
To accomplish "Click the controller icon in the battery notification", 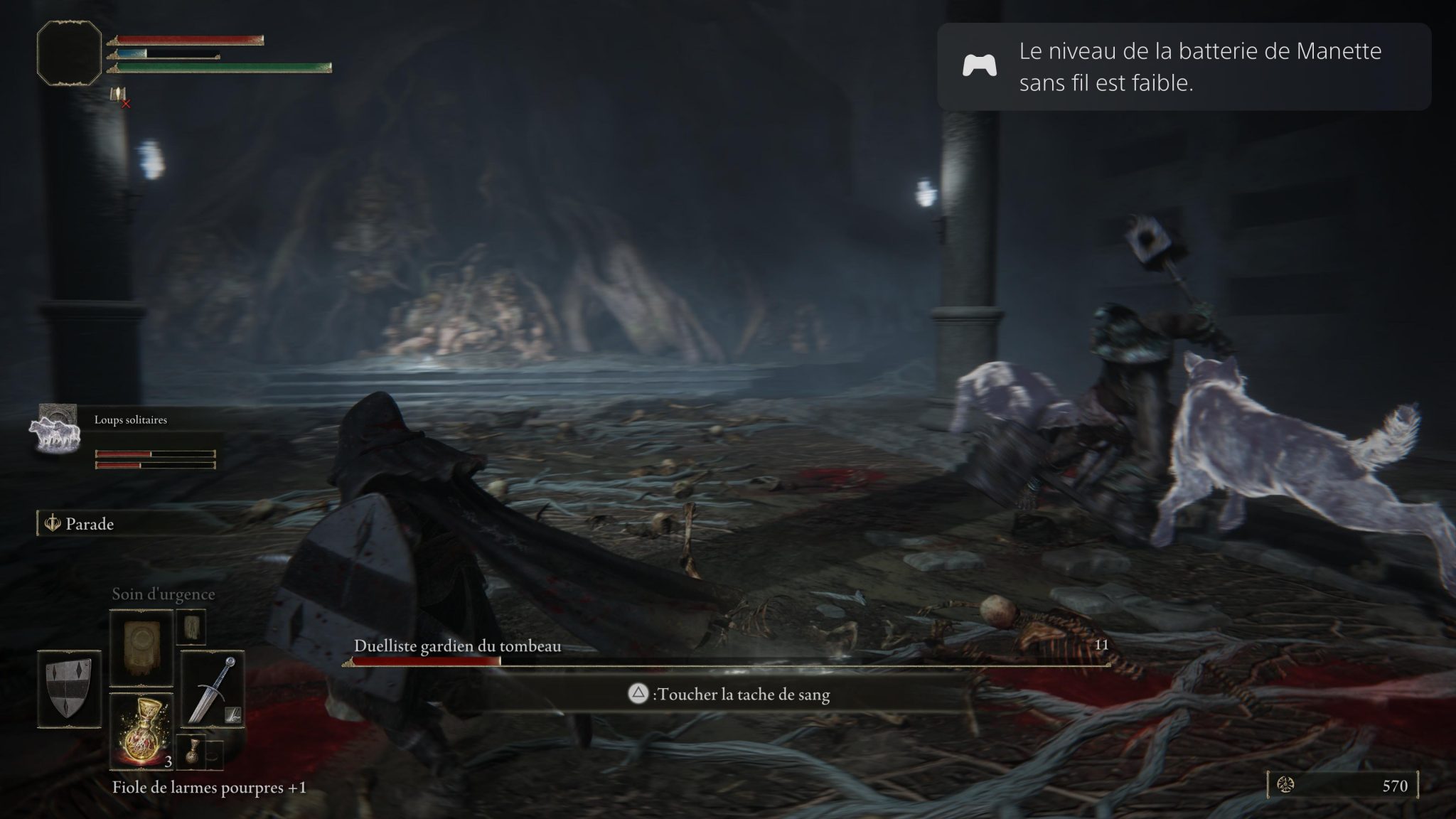I will tap(980, 68).
